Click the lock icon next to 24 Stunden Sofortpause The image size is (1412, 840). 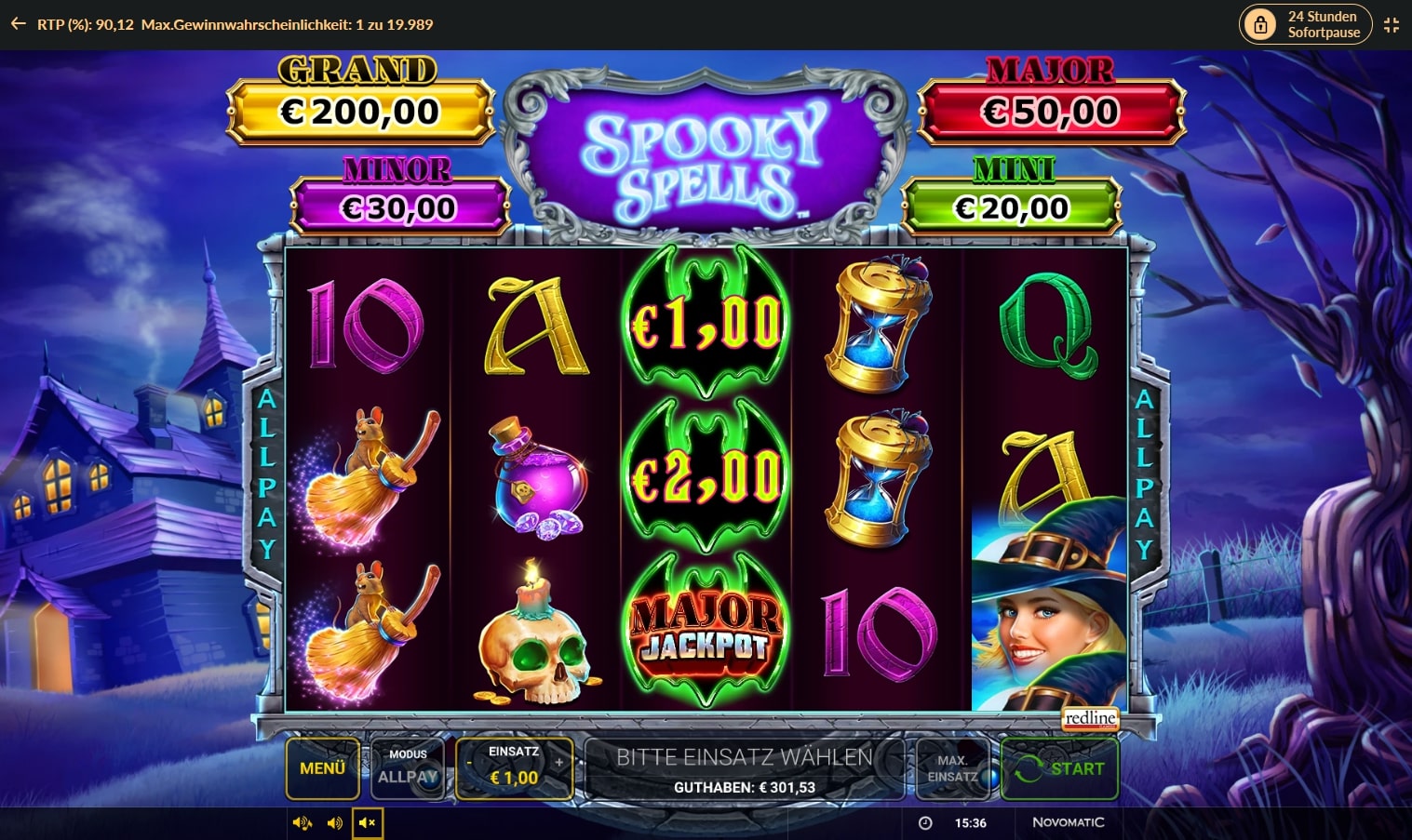pos(1261,24)
